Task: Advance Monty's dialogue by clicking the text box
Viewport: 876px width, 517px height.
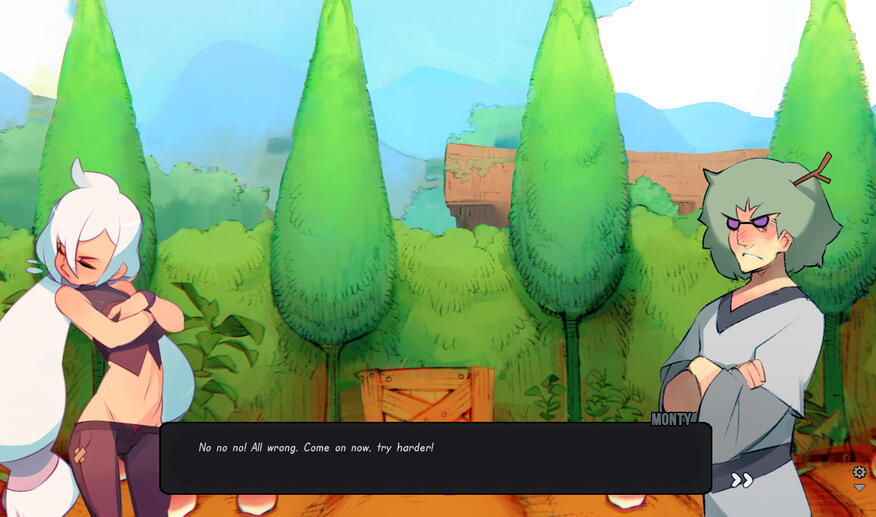Action: (435, 458)
